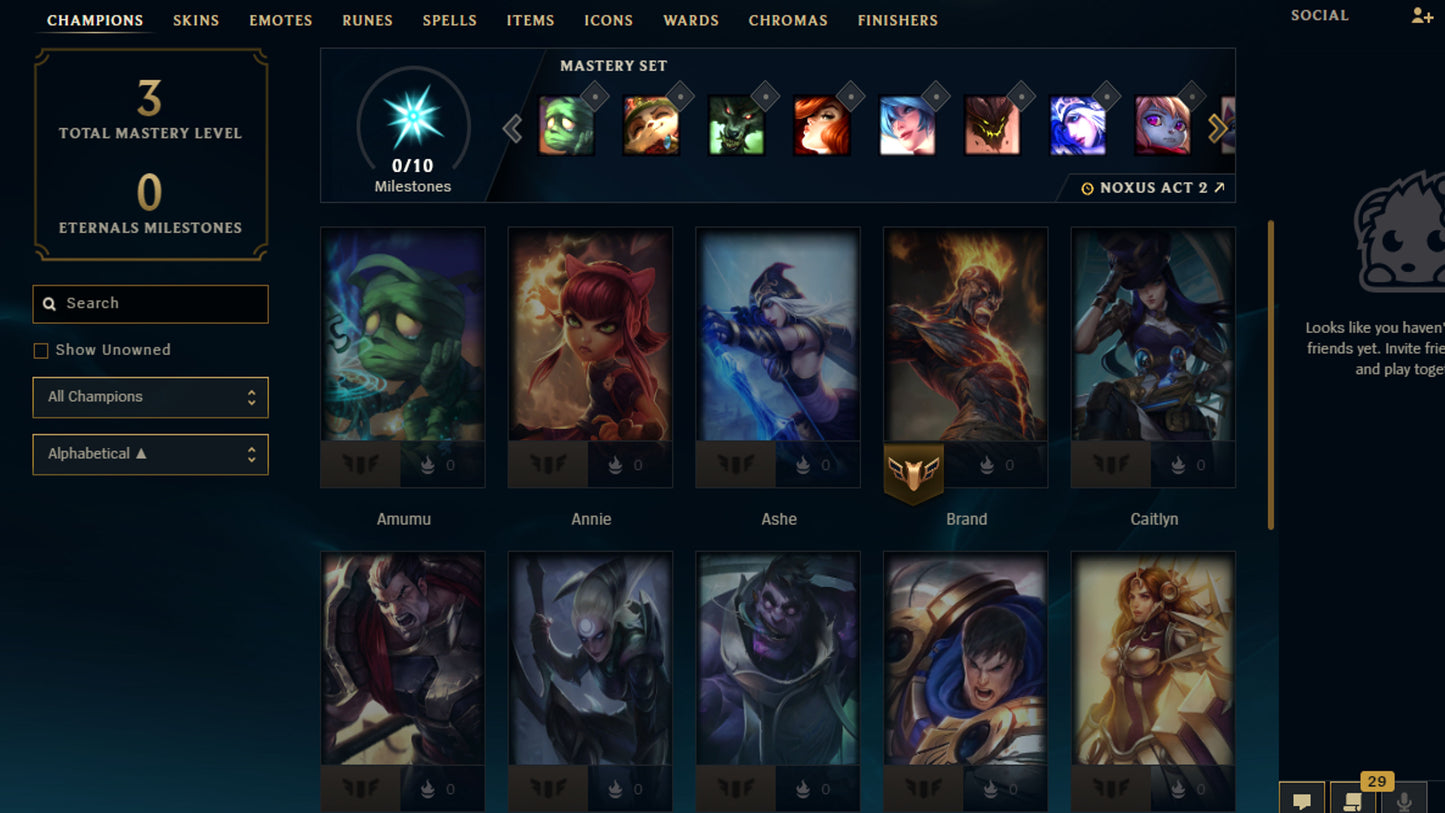Open the All Champions filter dropdown
The image size is (1445, 813).
(x=150, y=397)
